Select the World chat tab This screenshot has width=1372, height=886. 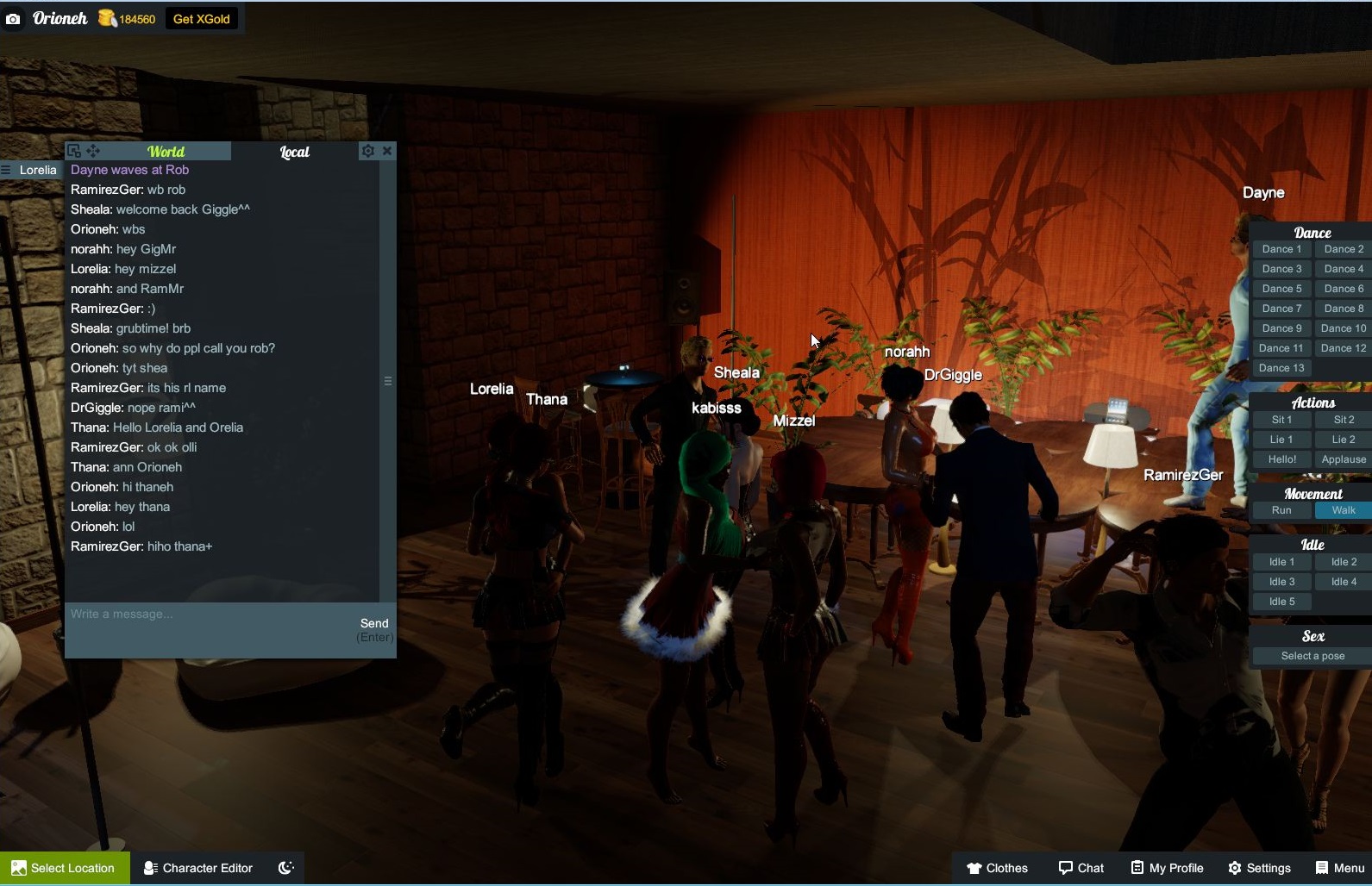166,151
